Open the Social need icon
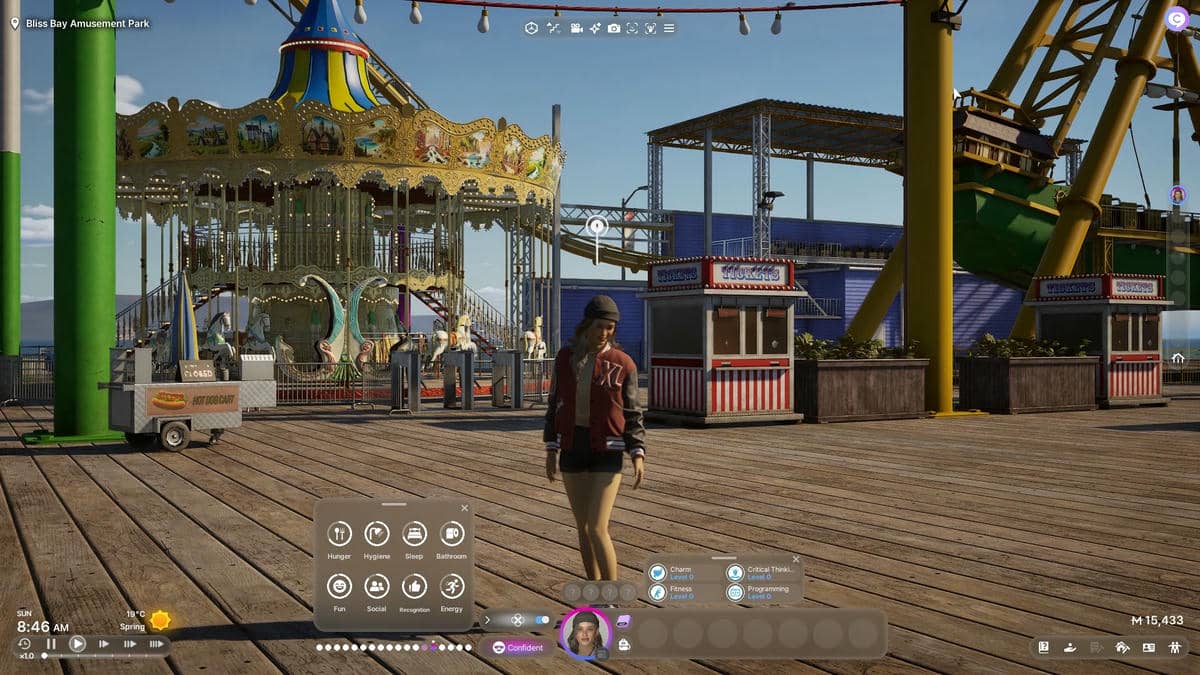 pyautogui.click(x=377, y=587)
